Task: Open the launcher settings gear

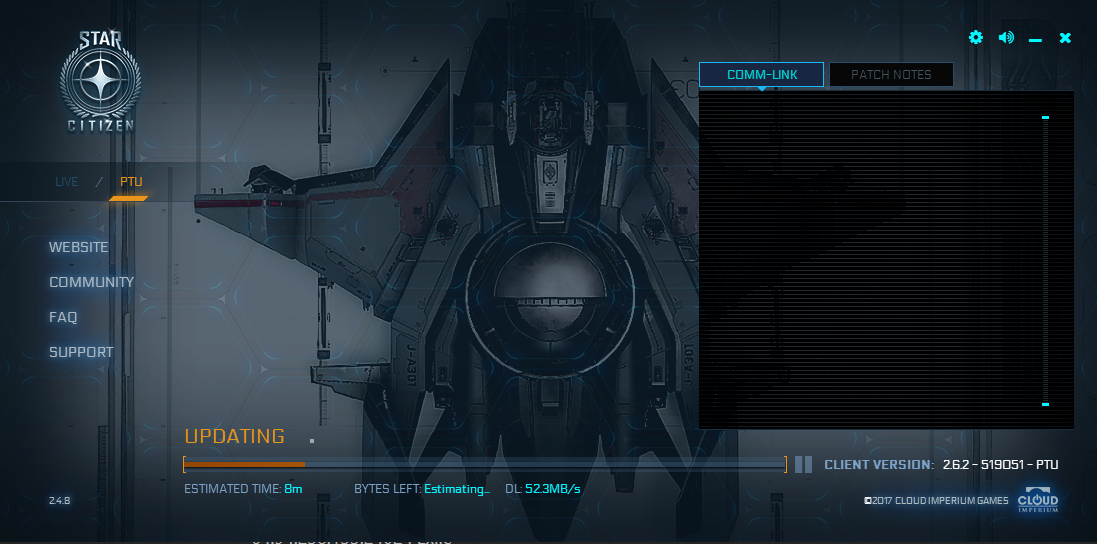Action: (x=976, y=38)
